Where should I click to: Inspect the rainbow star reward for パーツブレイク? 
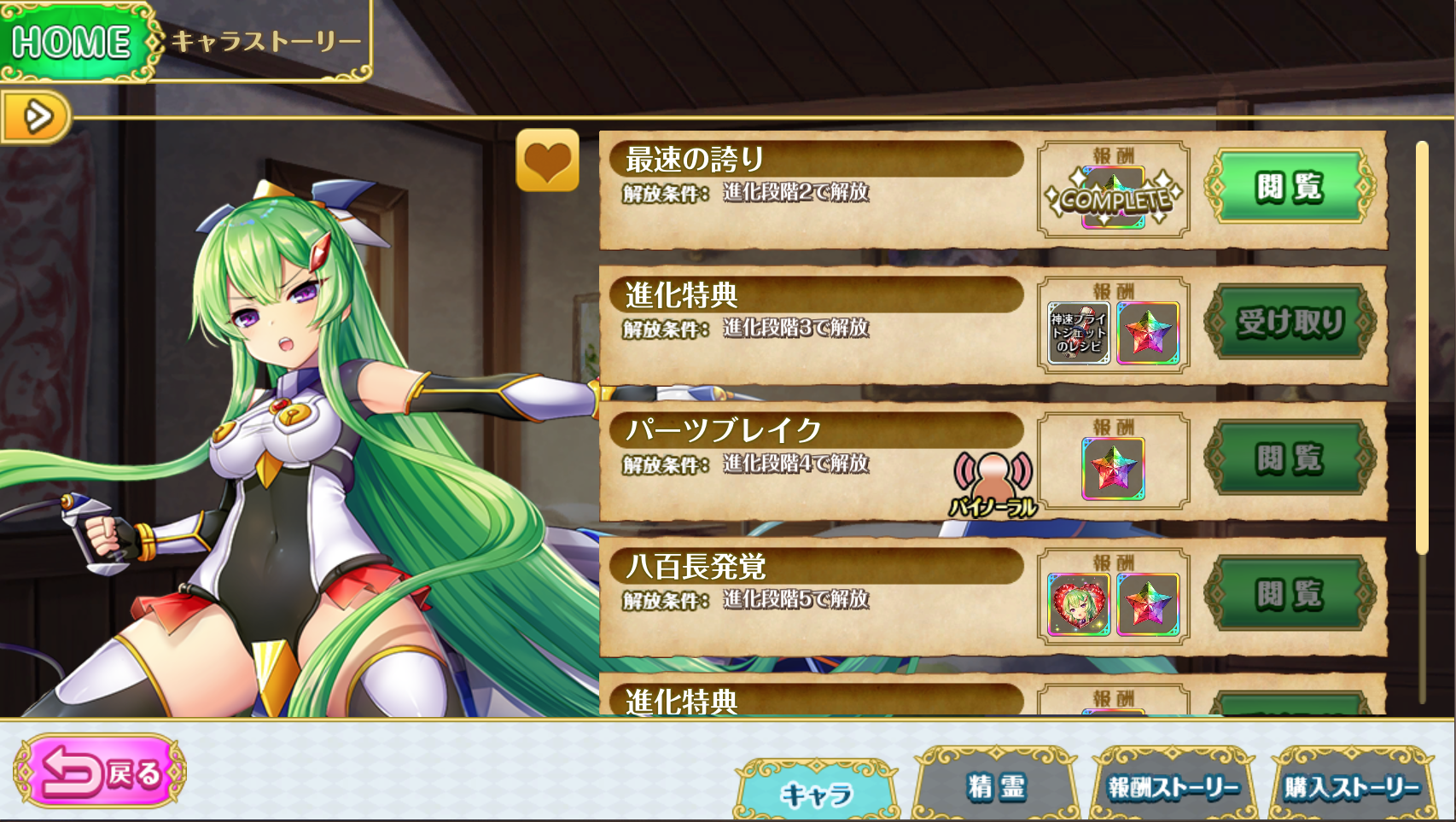click(1113, 469)
